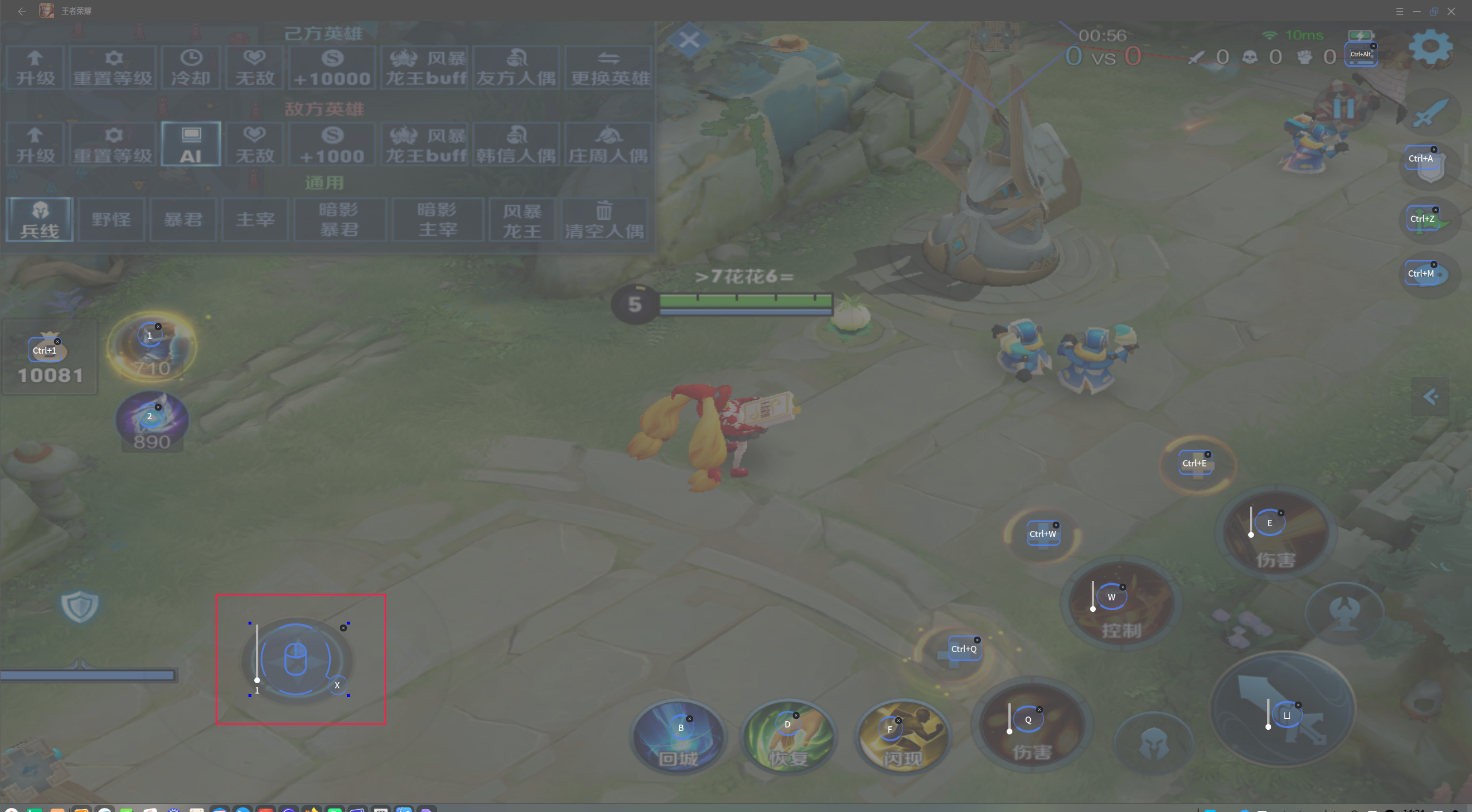Minimize the emulator window
Image resolution: width=1472 pixels, height=812 pixels.
pos(1416,12)
